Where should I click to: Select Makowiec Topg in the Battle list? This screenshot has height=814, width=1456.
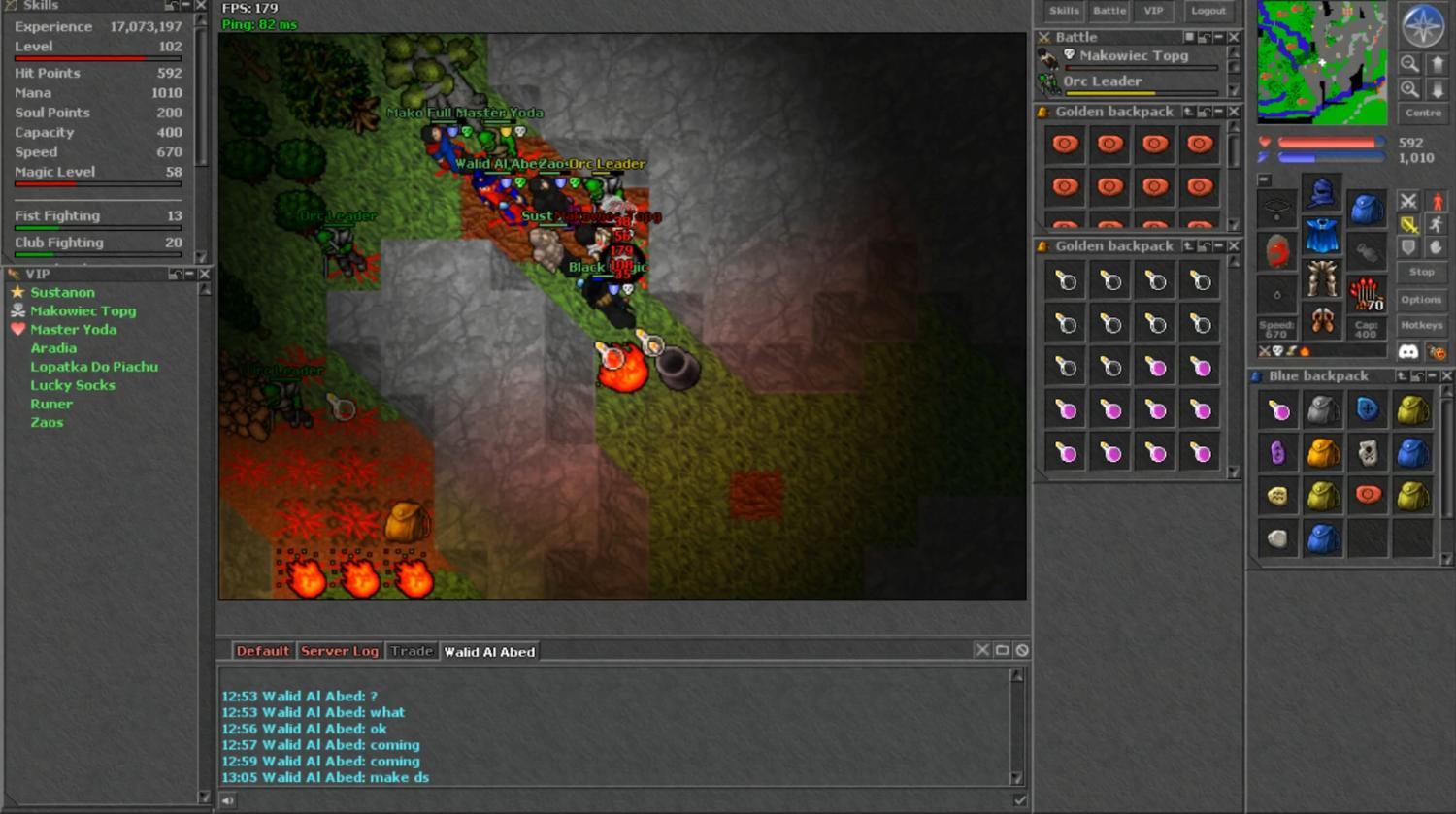[x=1133, y=56]
